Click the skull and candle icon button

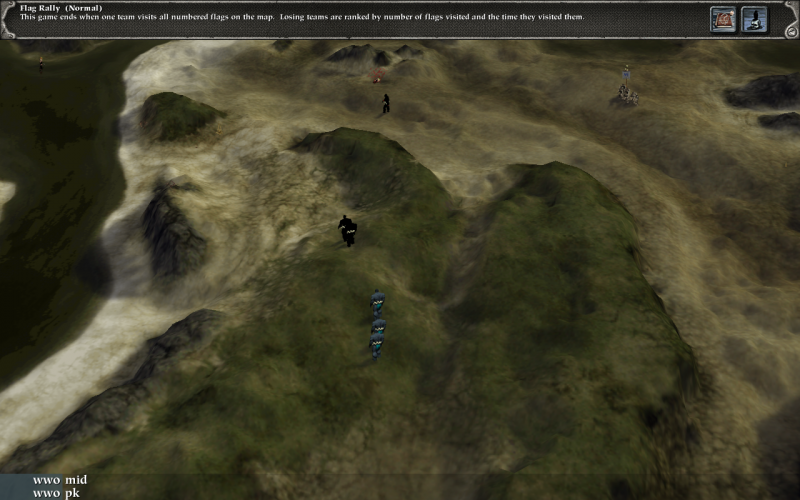tap(753, 18)
